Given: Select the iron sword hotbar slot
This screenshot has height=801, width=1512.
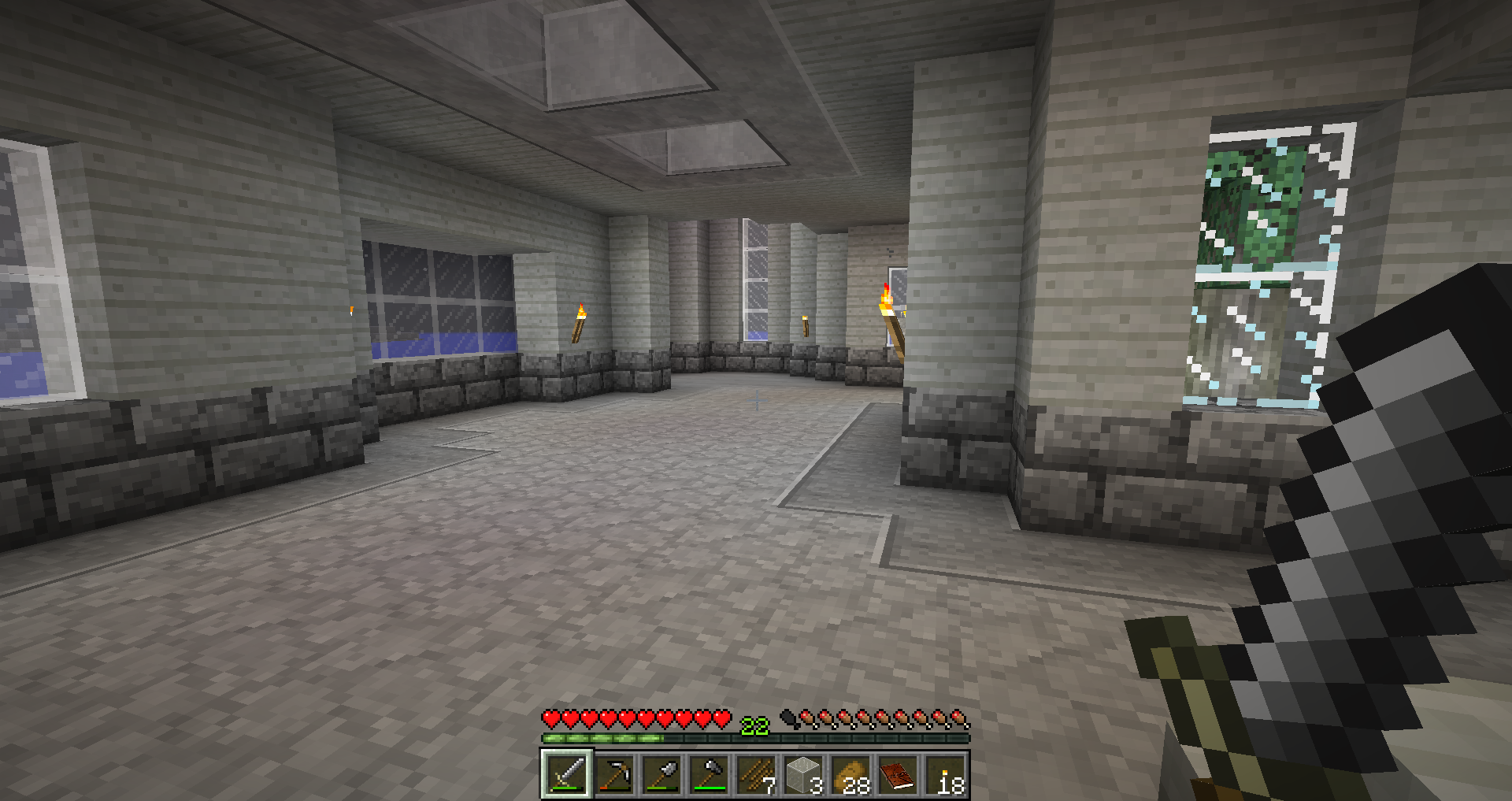Looking at the screenshot, I should click(566, 774).
